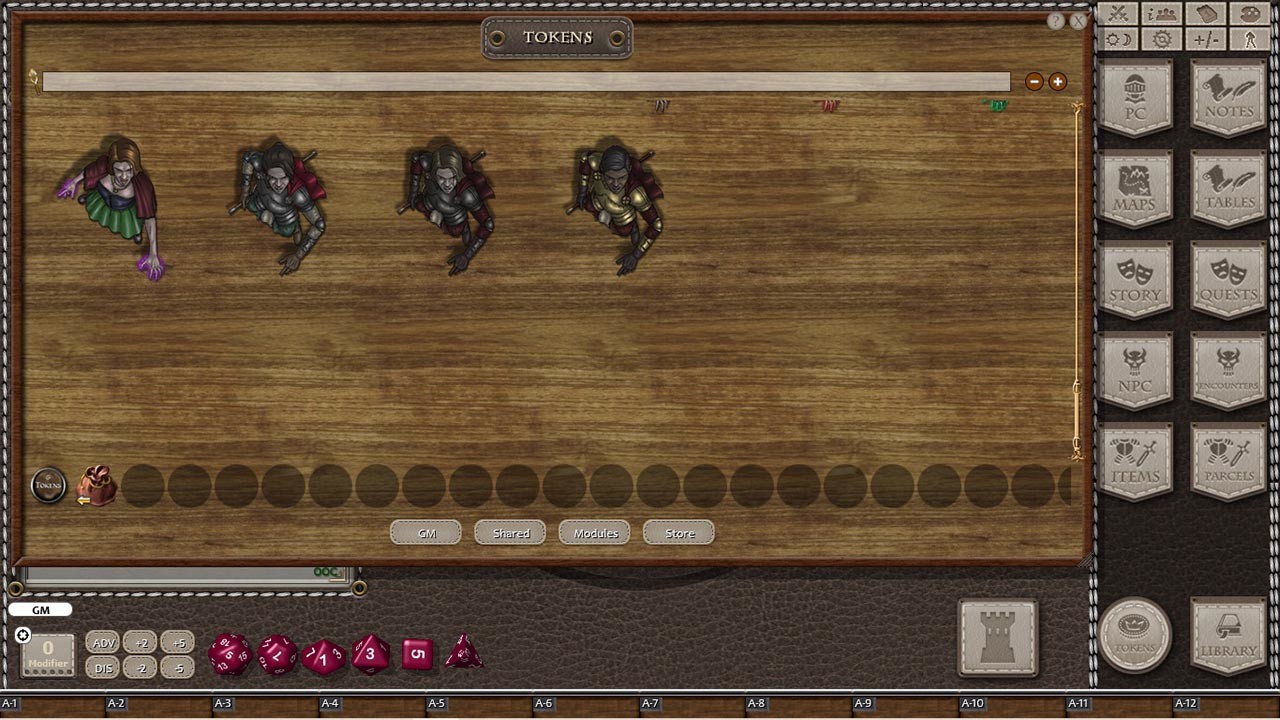
Task: Open the Maps panel
Action: 1136,188
